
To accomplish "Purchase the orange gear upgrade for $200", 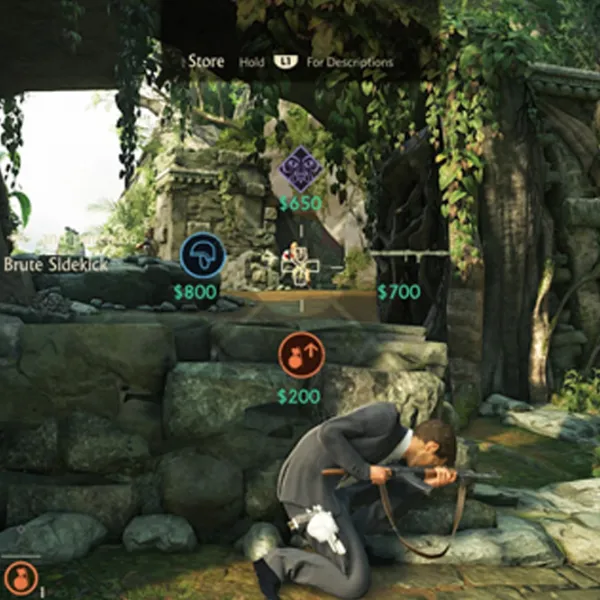I will click(x=299, y=355).
